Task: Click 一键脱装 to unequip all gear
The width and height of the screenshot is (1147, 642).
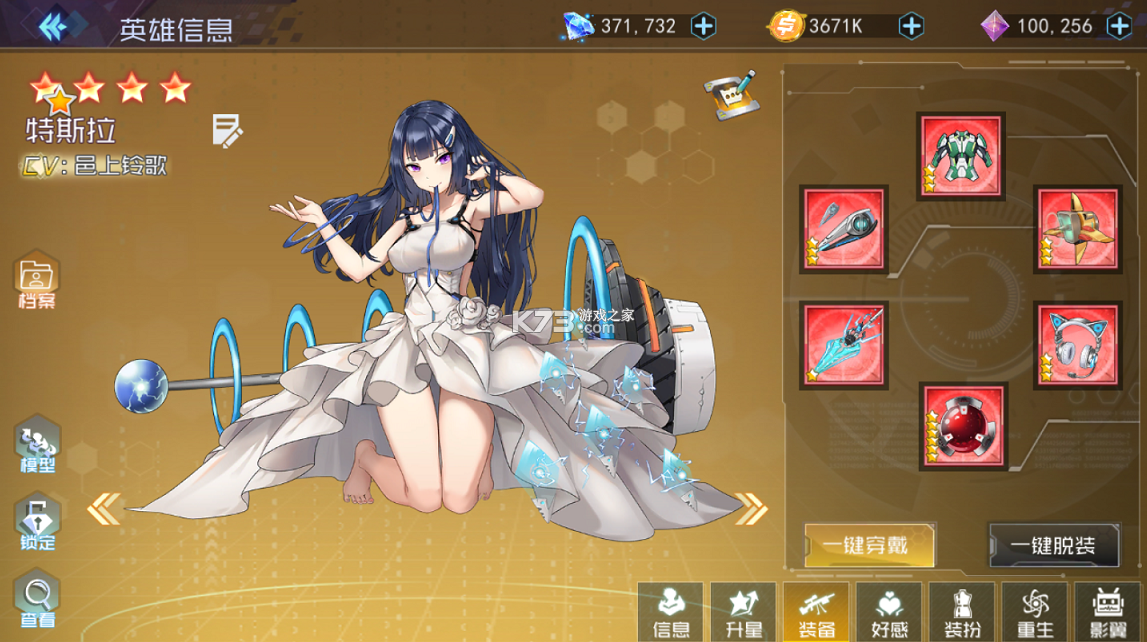Action: pos(1052,545)
